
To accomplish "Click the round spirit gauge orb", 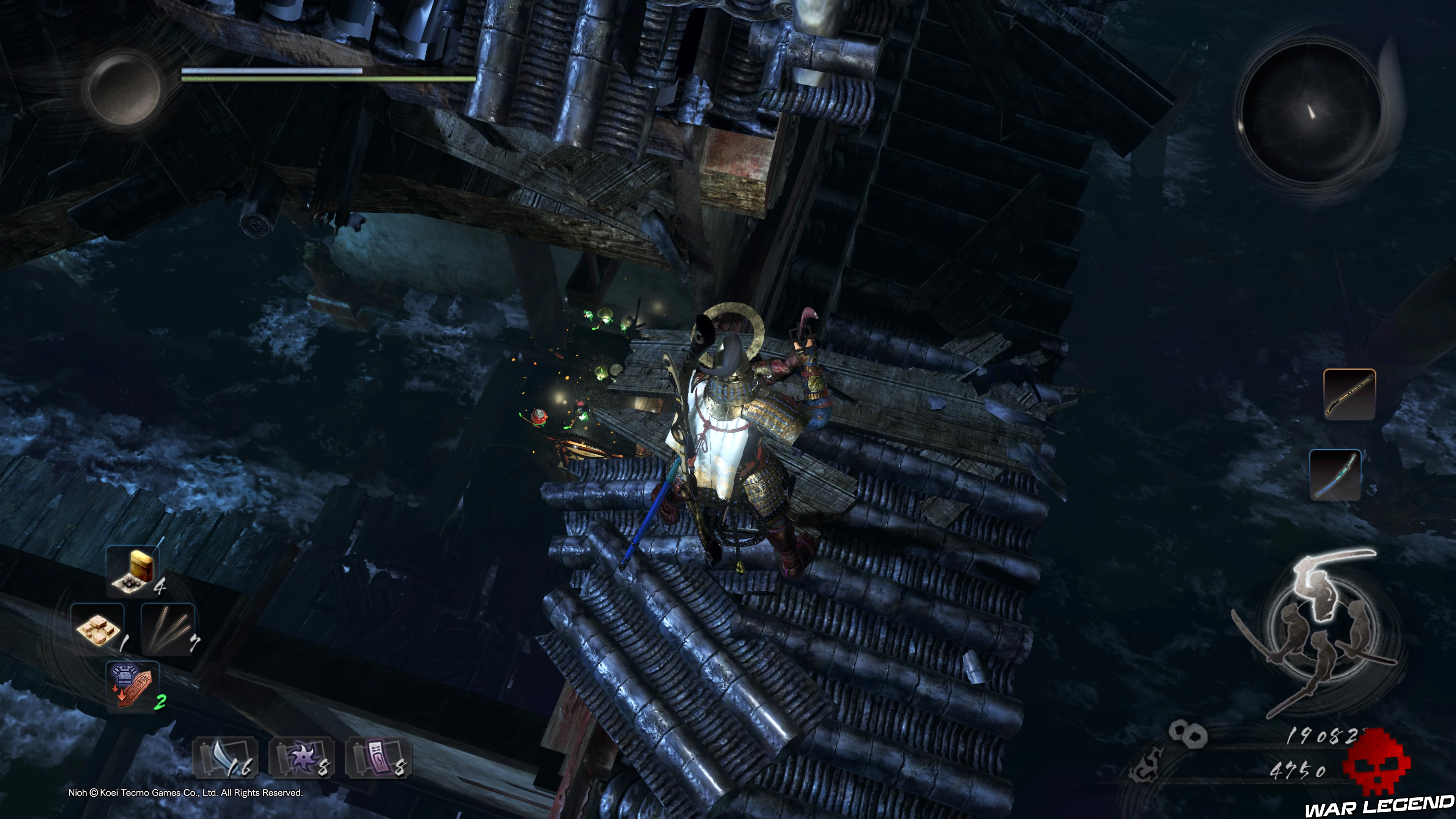I will [124, 88].
